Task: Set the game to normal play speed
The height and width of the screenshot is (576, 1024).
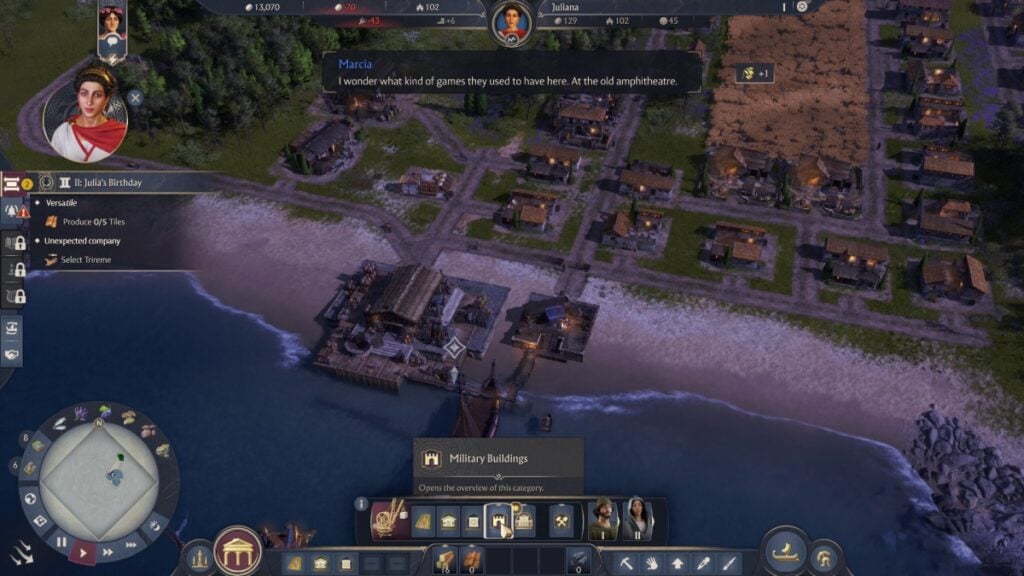Action: tap(84, 551)
